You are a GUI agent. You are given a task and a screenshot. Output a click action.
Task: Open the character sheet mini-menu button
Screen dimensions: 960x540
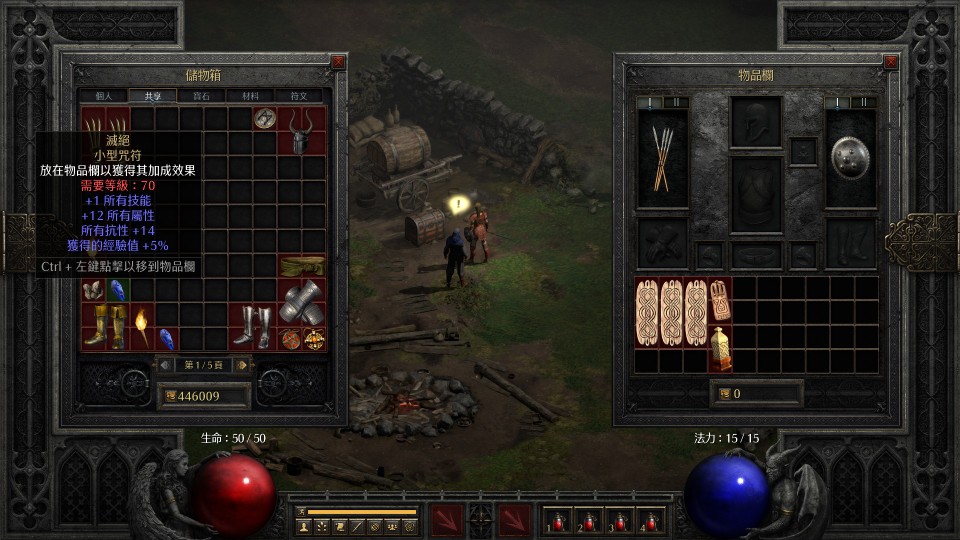click(302, 525)
